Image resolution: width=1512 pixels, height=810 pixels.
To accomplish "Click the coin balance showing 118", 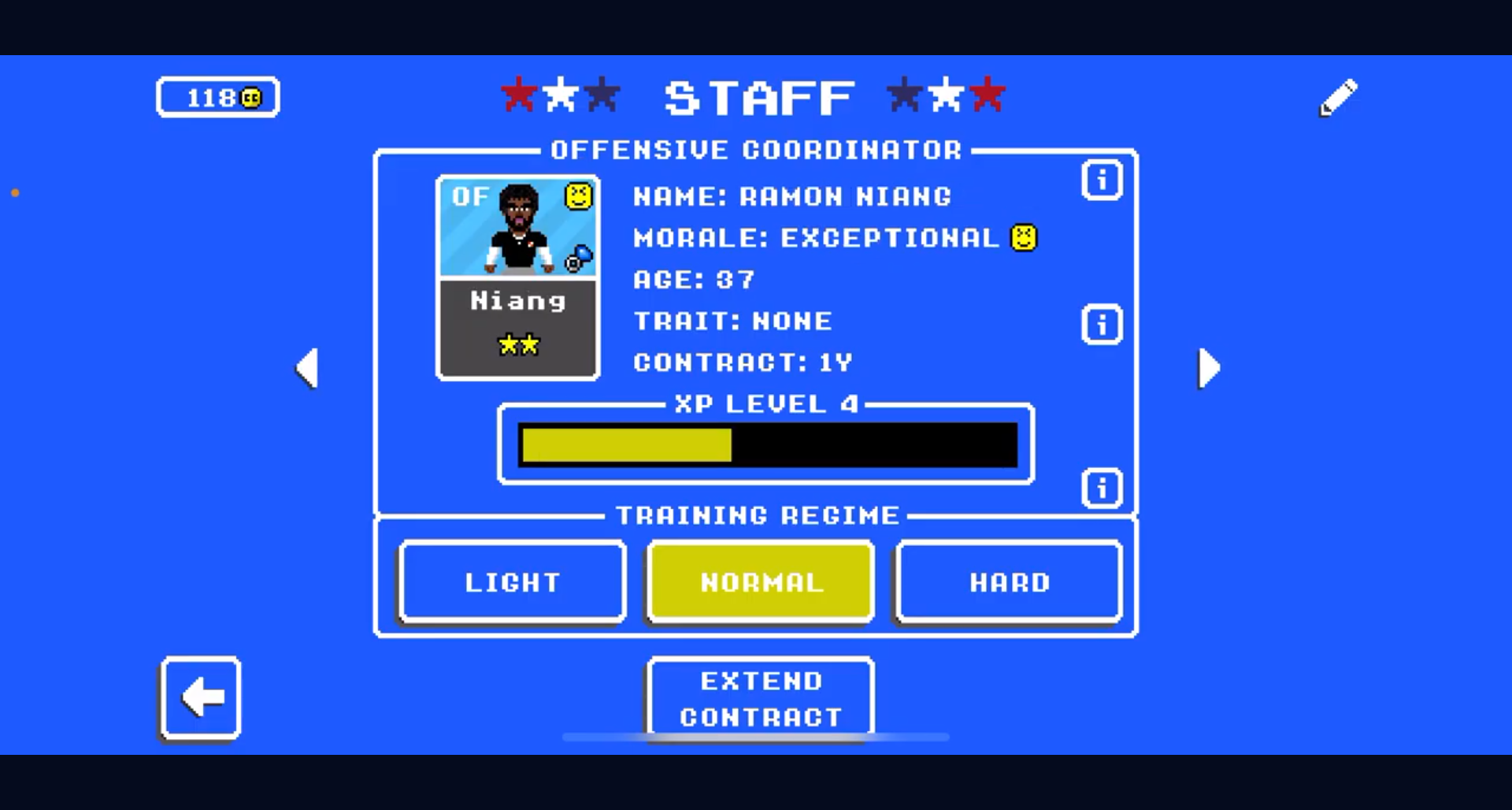I will coord(217,96).
